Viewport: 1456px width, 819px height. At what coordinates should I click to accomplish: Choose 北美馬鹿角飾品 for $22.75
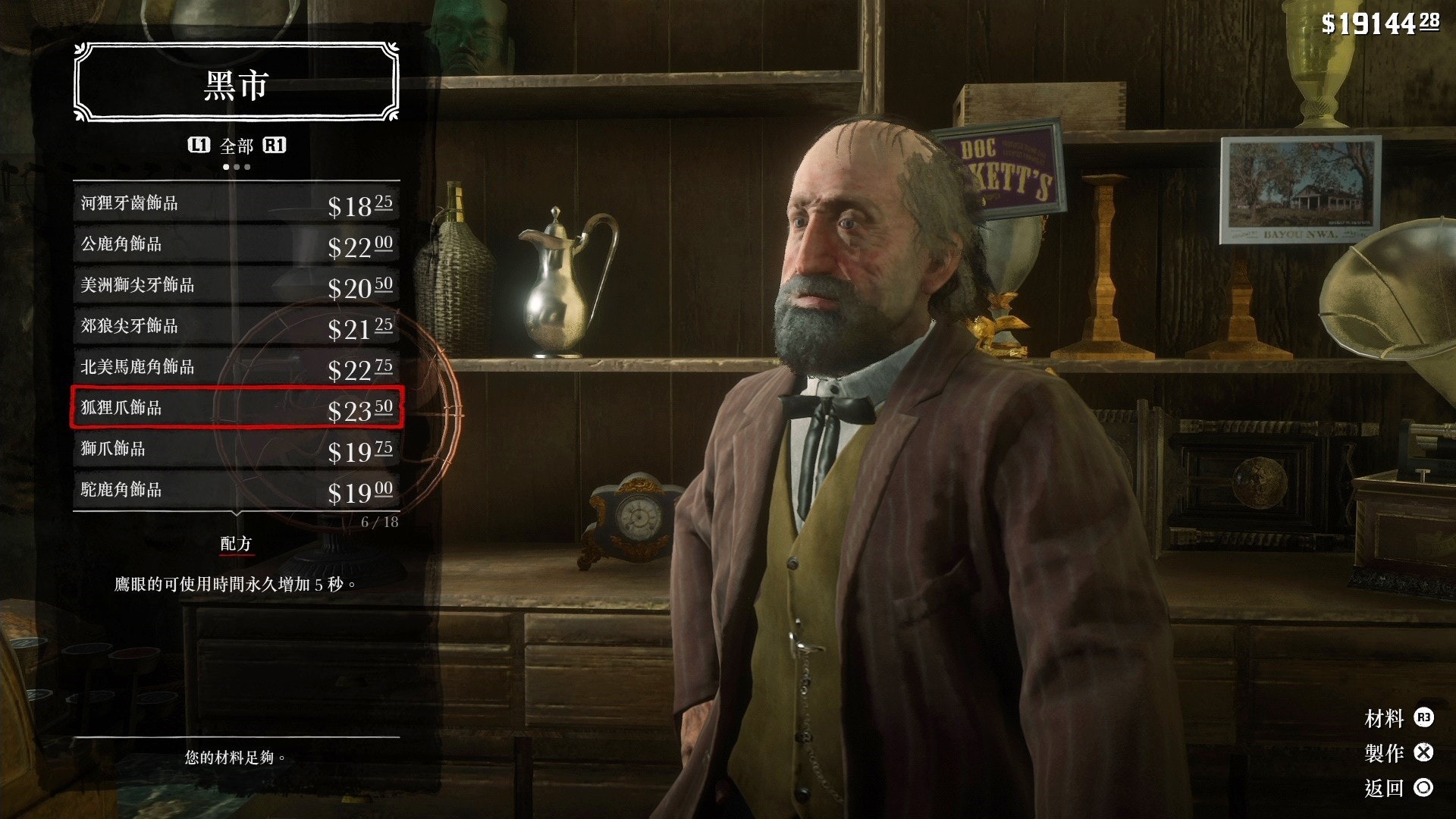pyautogui.click(x=236, y=367)
